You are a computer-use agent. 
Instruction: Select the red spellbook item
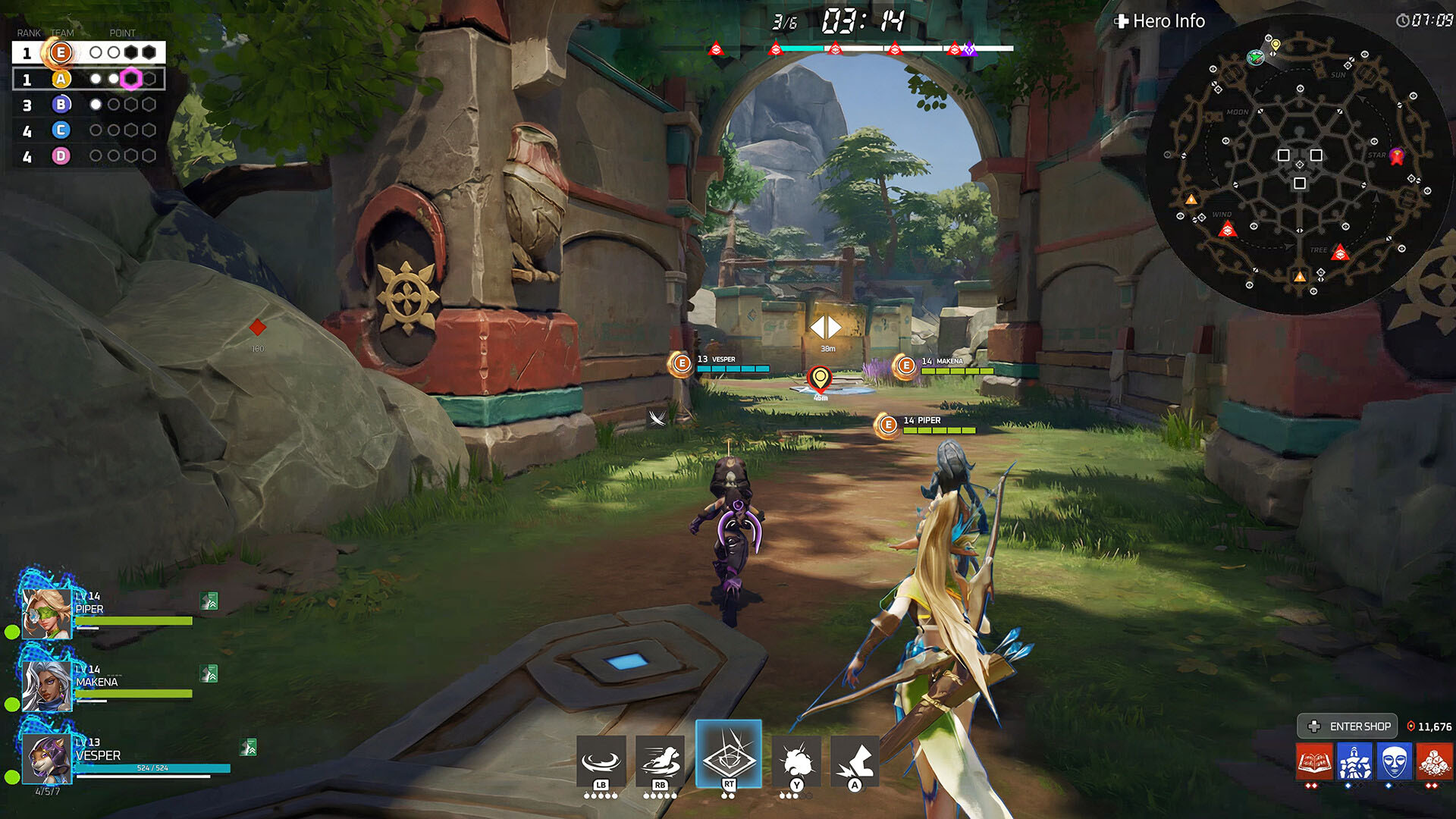pos(1314,761)
